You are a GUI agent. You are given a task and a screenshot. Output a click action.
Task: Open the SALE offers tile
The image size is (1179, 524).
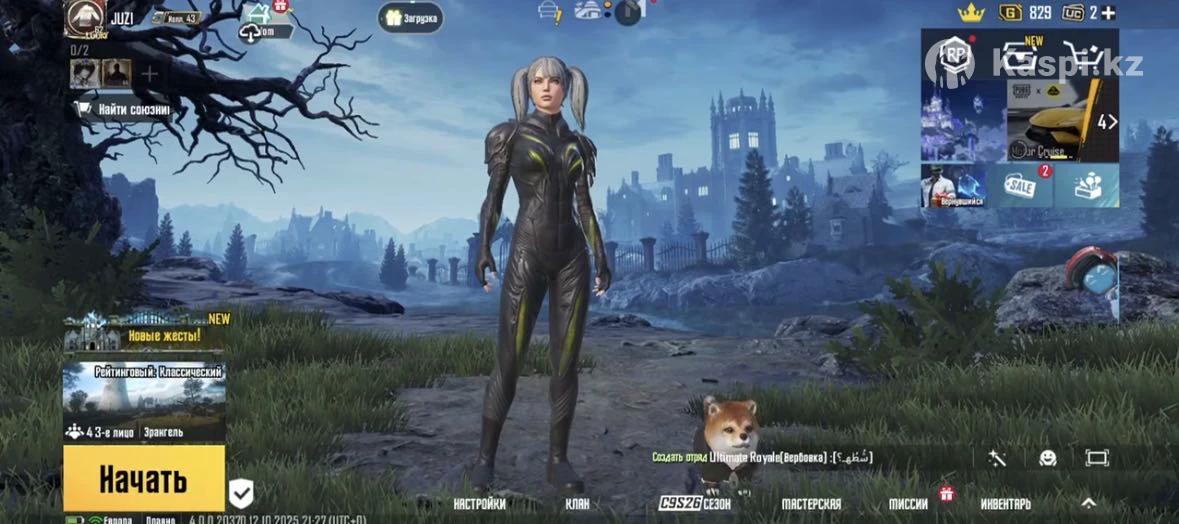[1019, 186]
